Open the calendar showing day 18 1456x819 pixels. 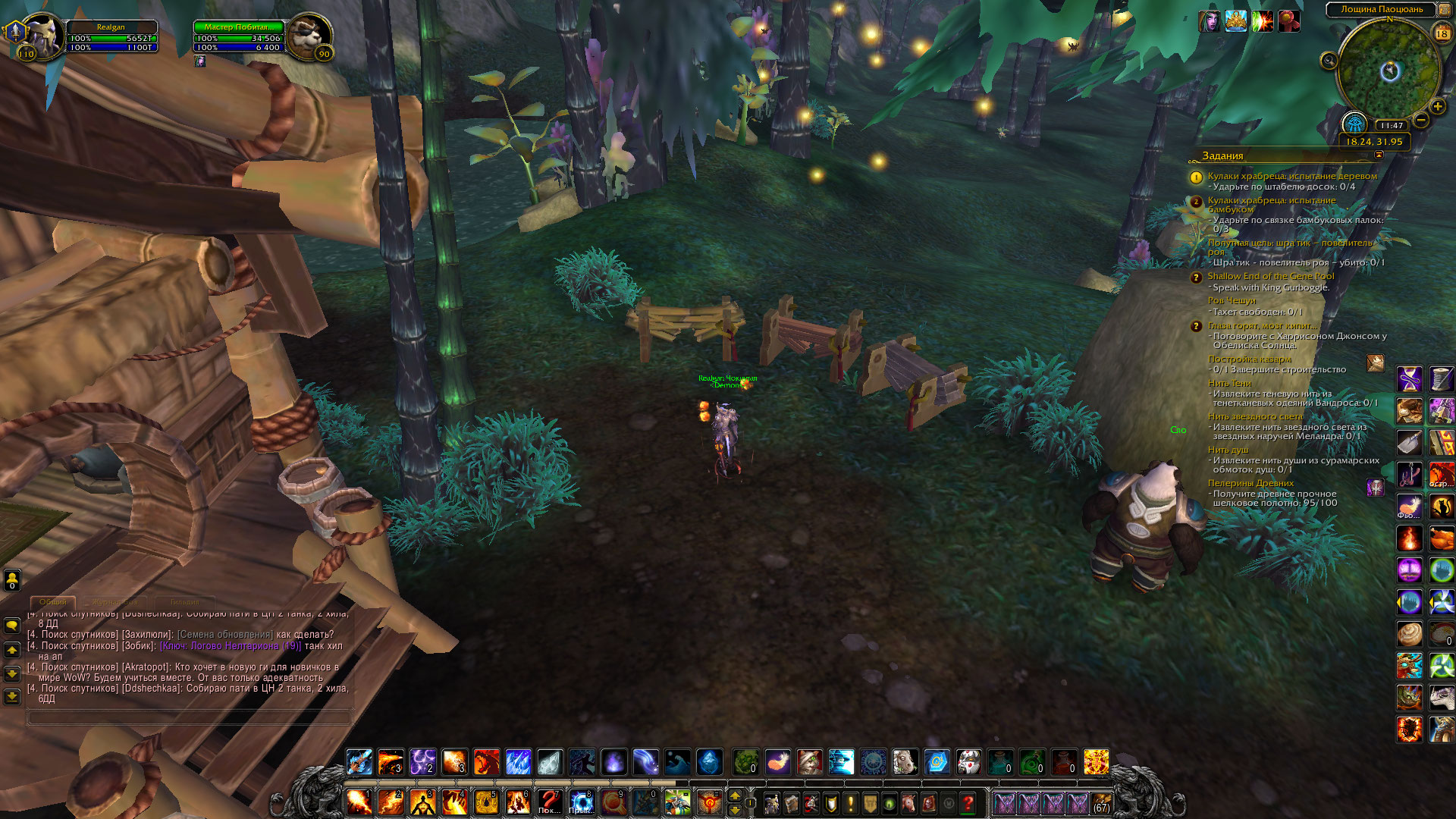click(1442, 33)
